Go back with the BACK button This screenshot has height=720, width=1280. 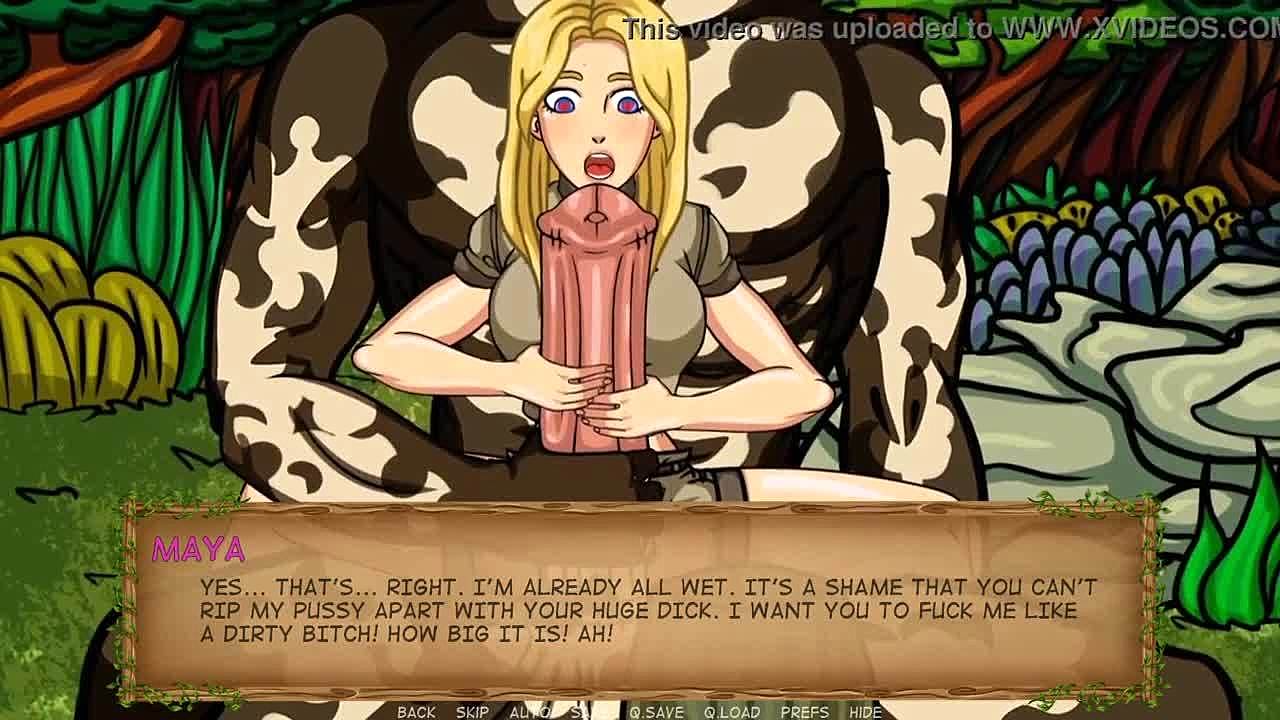pyautogui.click(x=416, y=712)
